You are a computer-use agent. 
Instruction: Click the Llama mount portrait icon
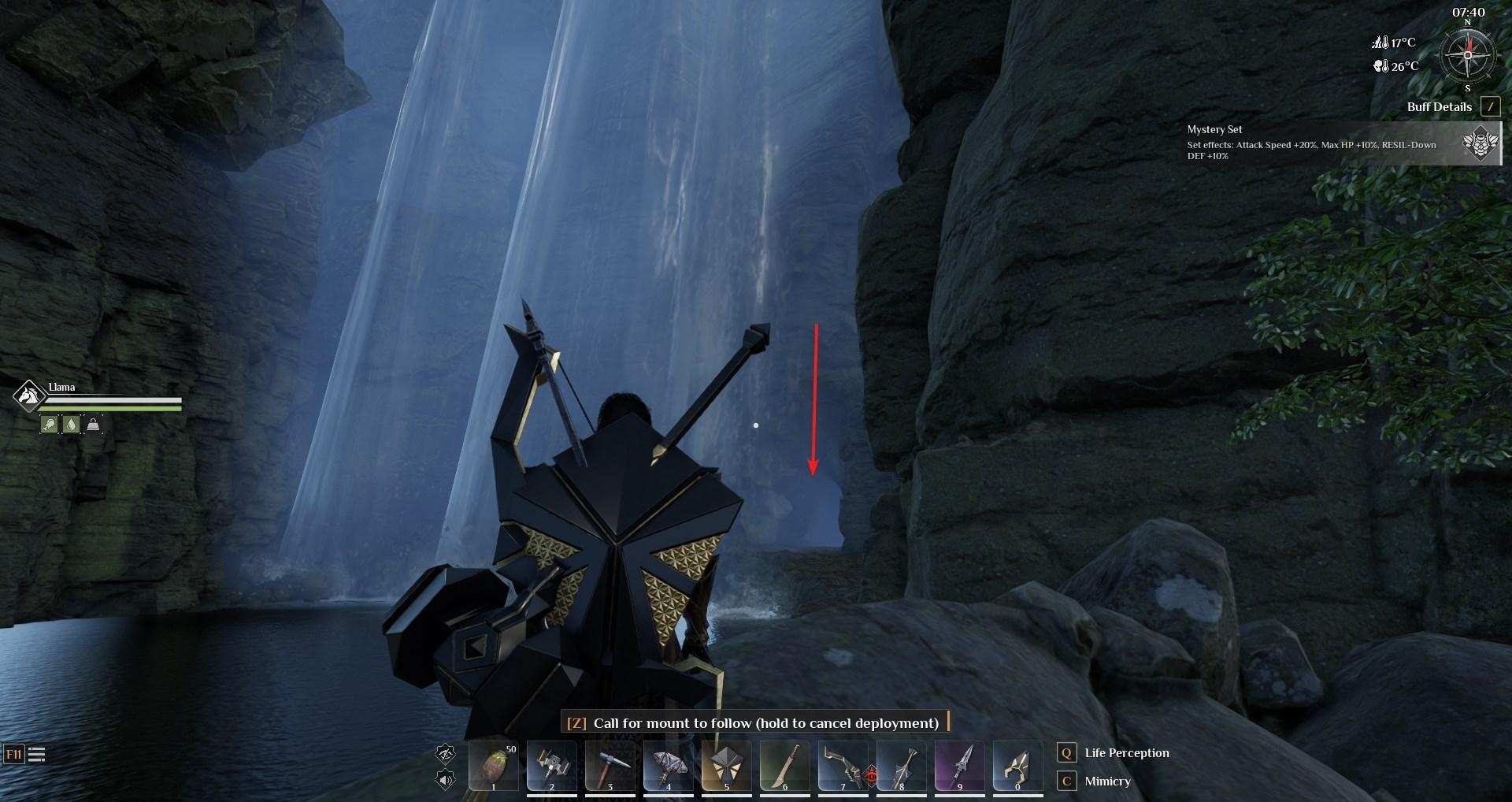point(29,395)
